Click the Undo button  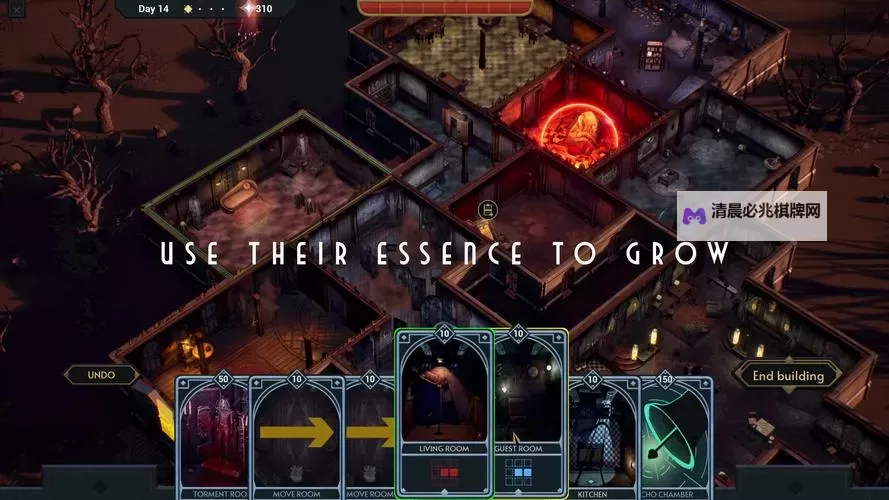[x=101, y=375]
